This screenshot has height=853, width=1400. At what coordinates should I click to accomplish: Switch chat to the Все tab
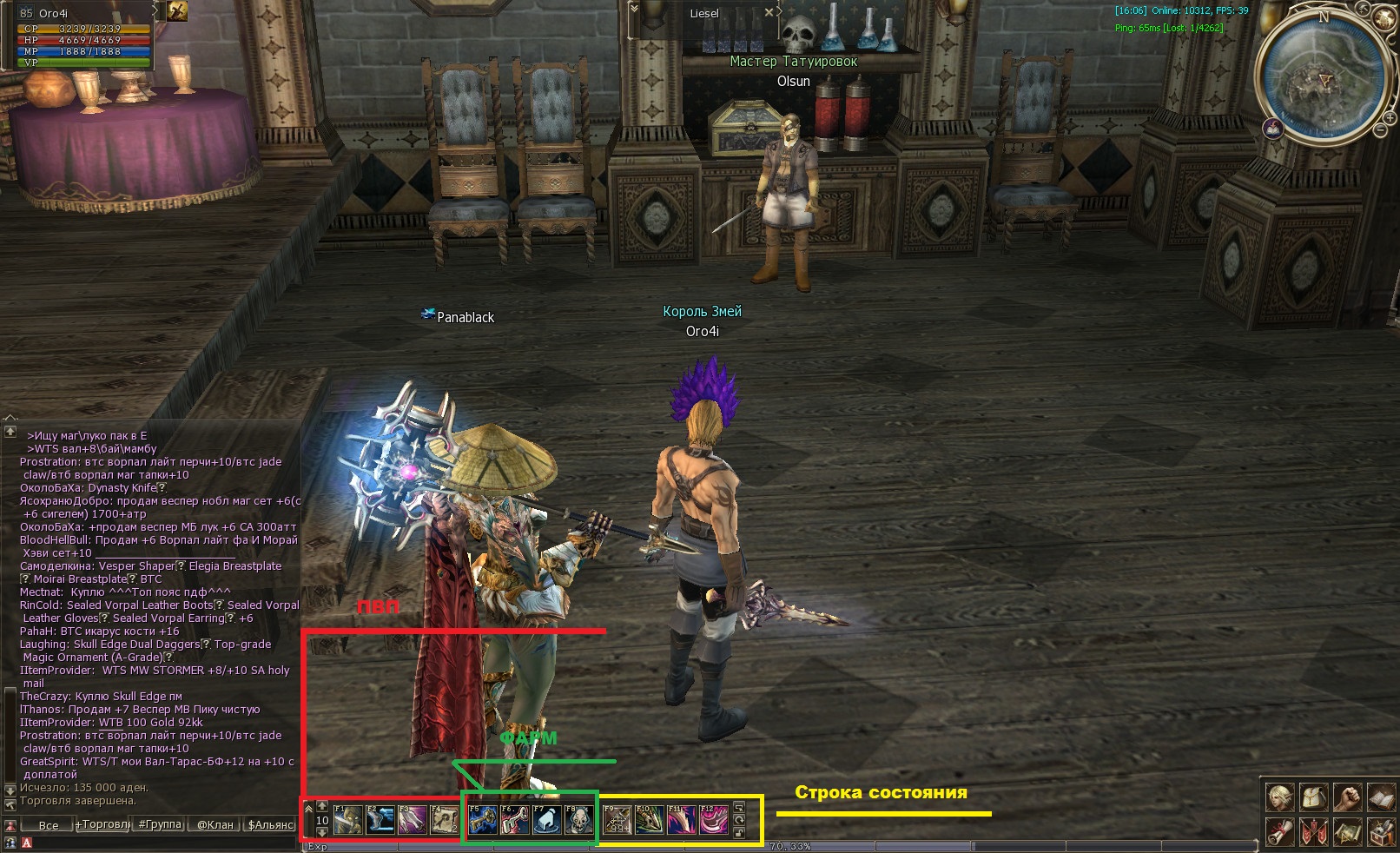click(49, 824)
